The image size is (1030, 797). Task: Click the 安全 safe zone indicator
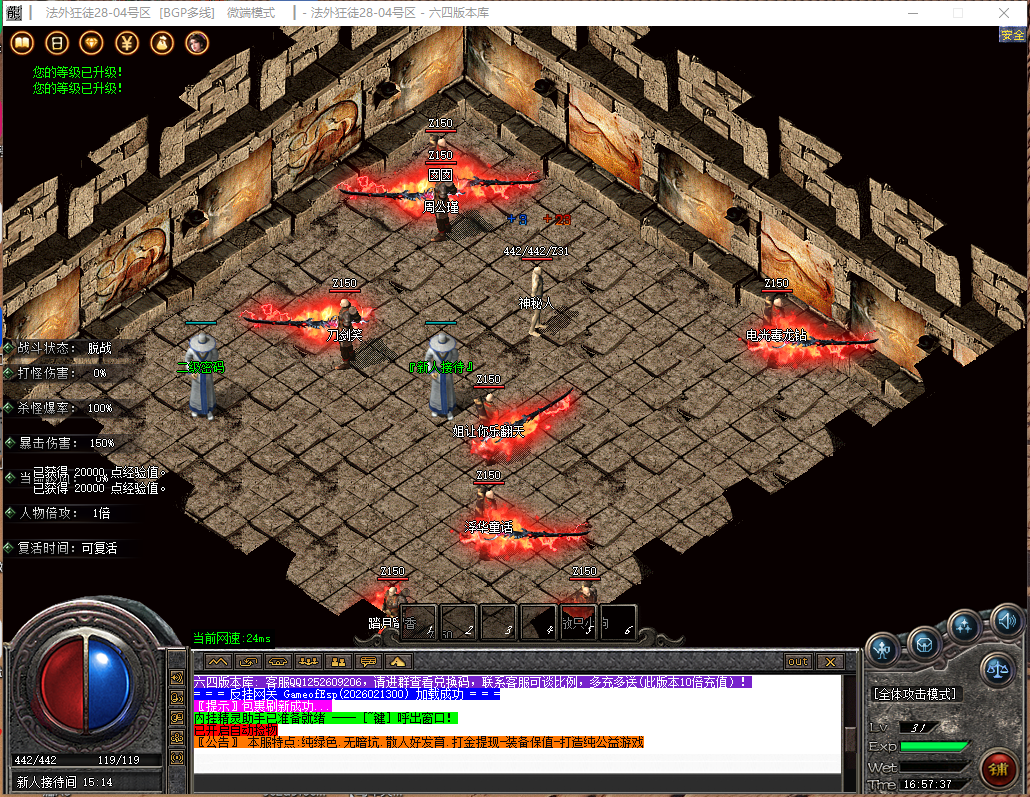1012,35
